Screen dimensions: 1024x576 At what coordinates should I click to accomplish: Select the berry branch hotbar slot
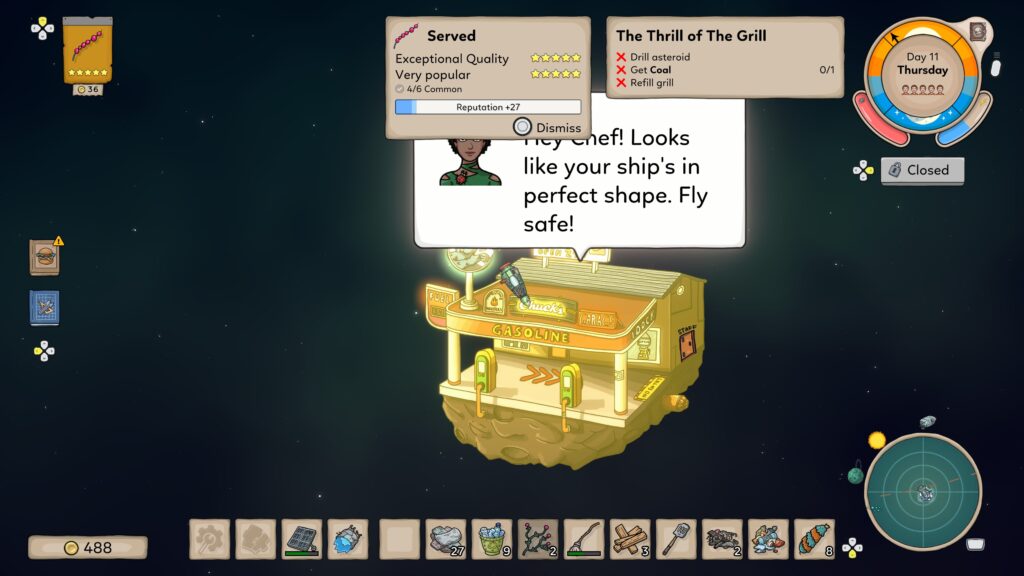click(537, 539)
